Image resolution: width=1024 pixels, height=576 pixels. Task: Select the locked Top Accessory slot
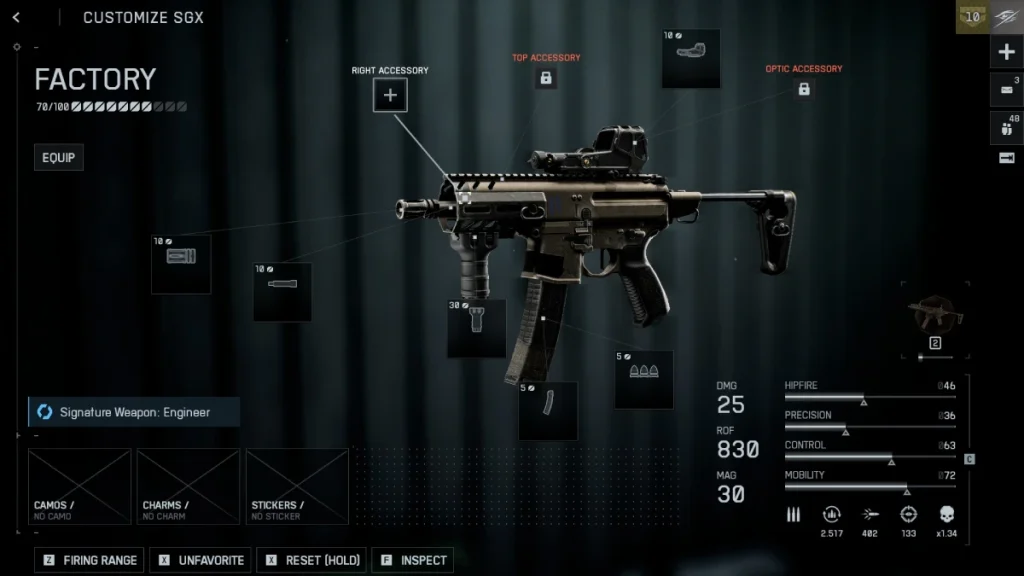546,78
